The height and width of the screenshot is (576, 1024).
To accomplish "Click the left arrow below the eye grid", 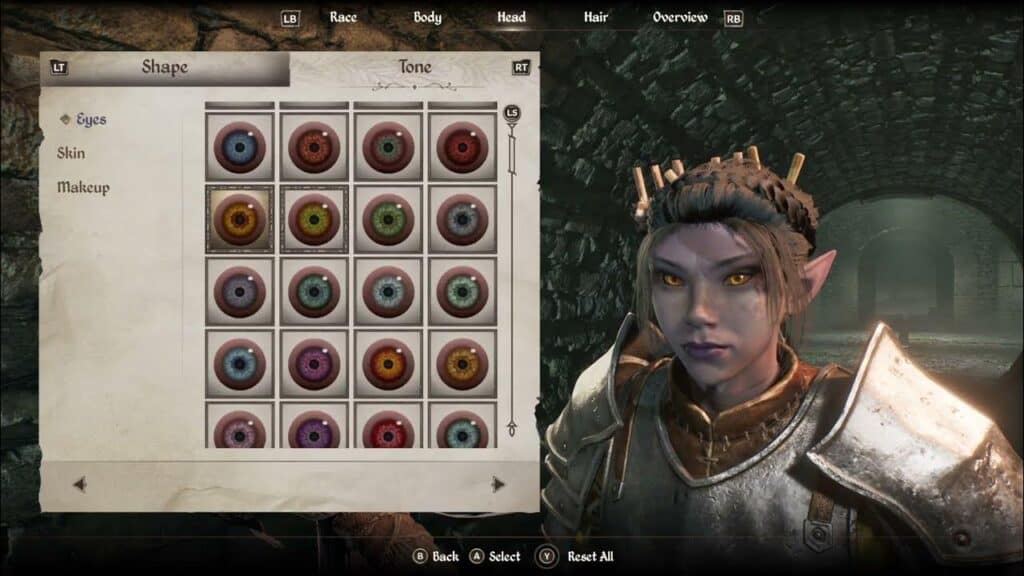I will 80,484.
